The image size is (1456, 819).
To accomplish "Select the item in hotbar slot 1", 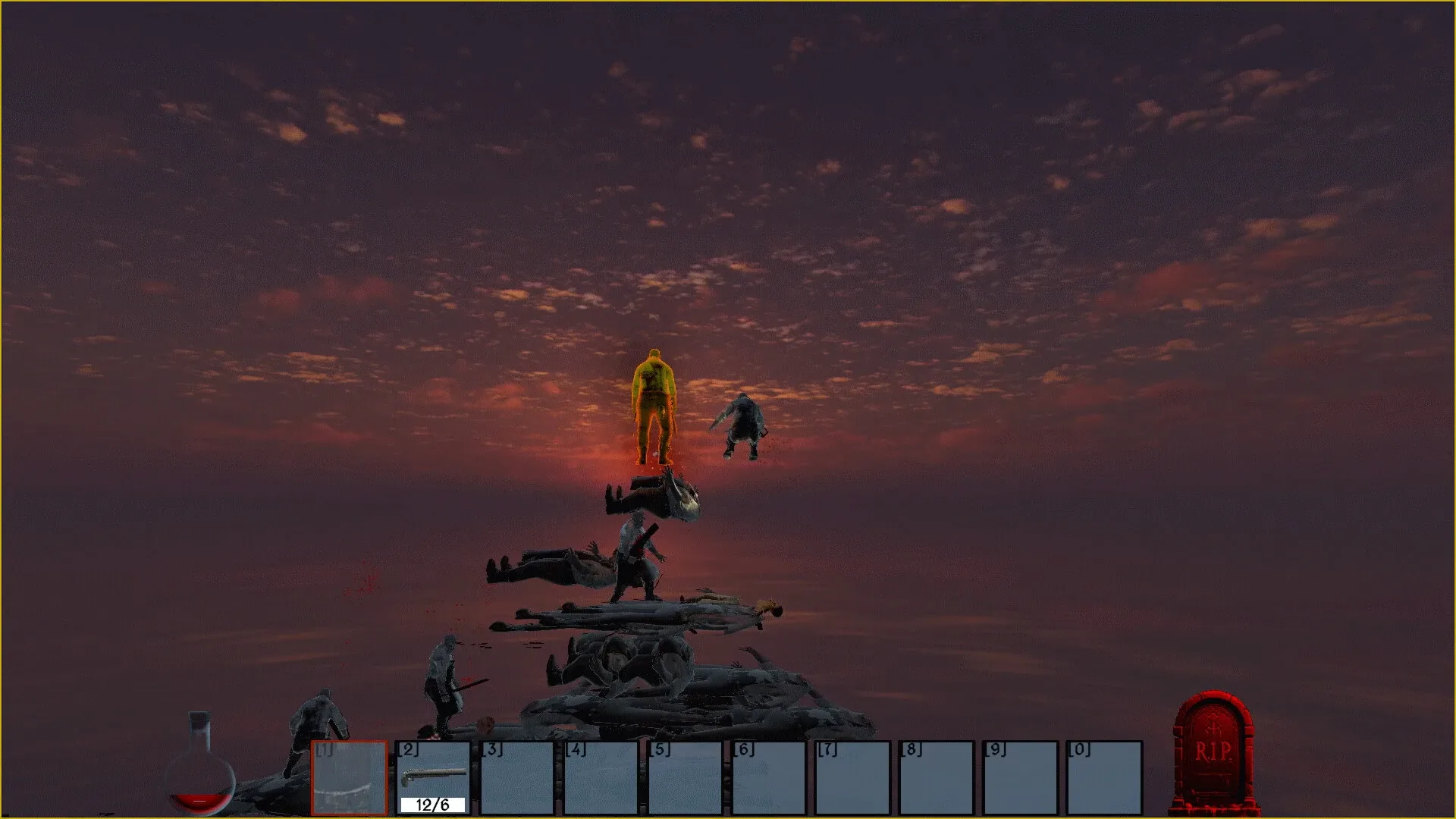I will (349, 777).
